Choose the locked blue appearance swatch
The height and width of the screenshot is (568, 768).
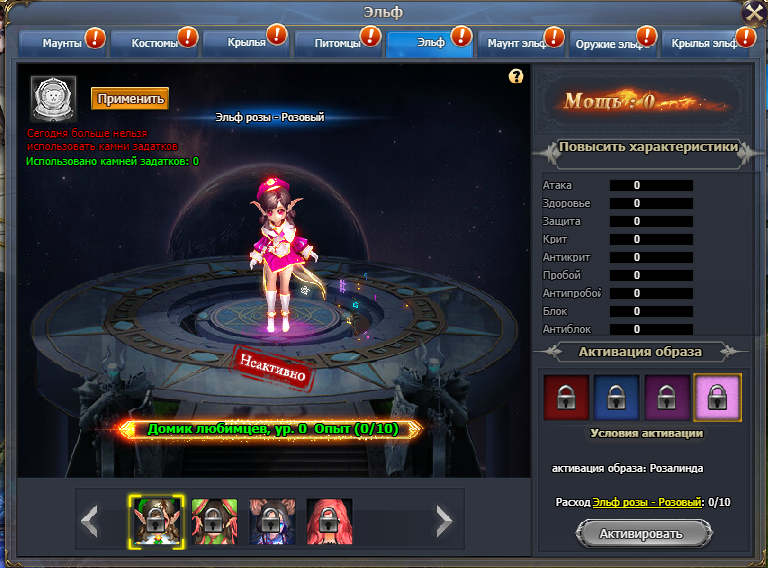[x=616, y=397]
